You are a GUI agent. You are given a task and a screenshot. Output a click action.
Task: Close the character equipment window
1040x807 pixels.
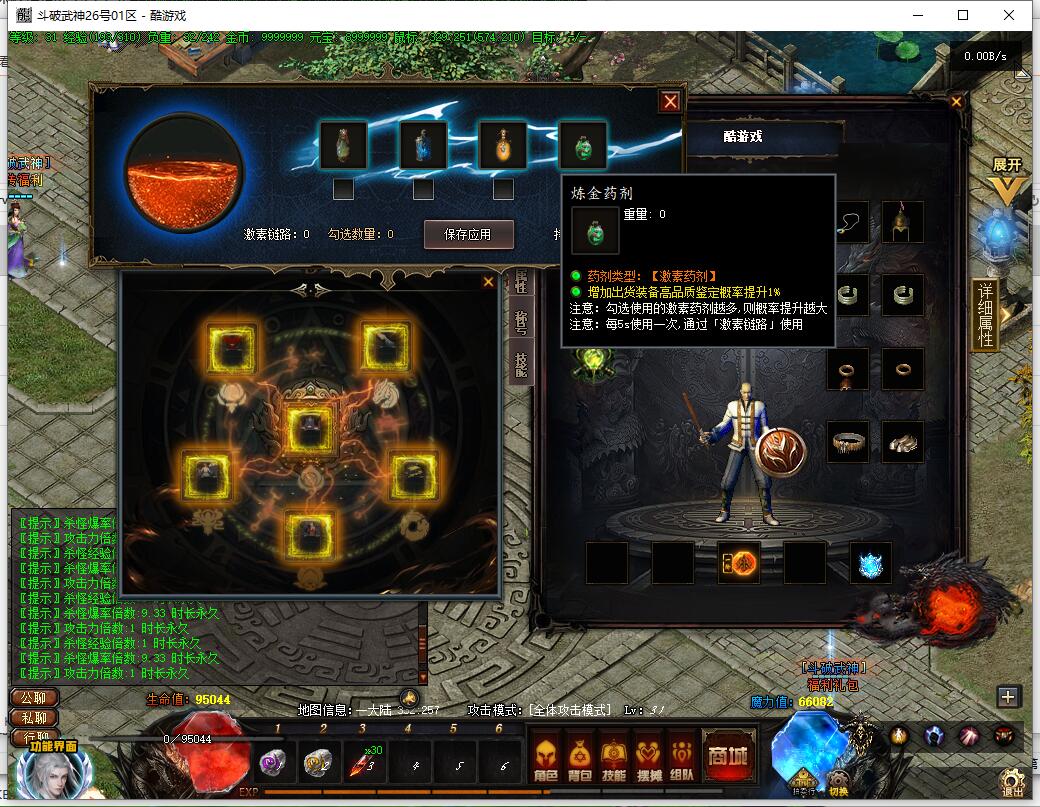tap(957, 102)
